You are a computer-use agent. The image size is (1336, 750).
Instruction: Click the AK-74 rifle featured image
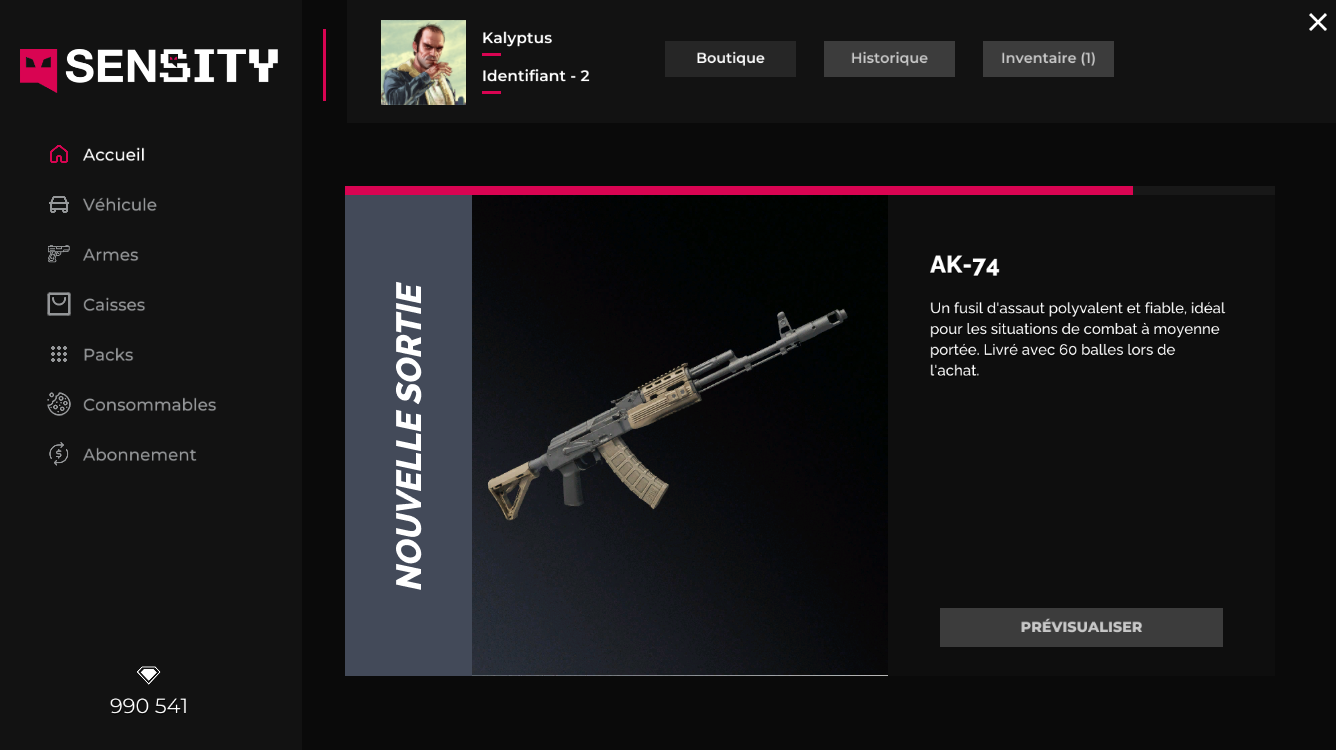click(668, 417)
